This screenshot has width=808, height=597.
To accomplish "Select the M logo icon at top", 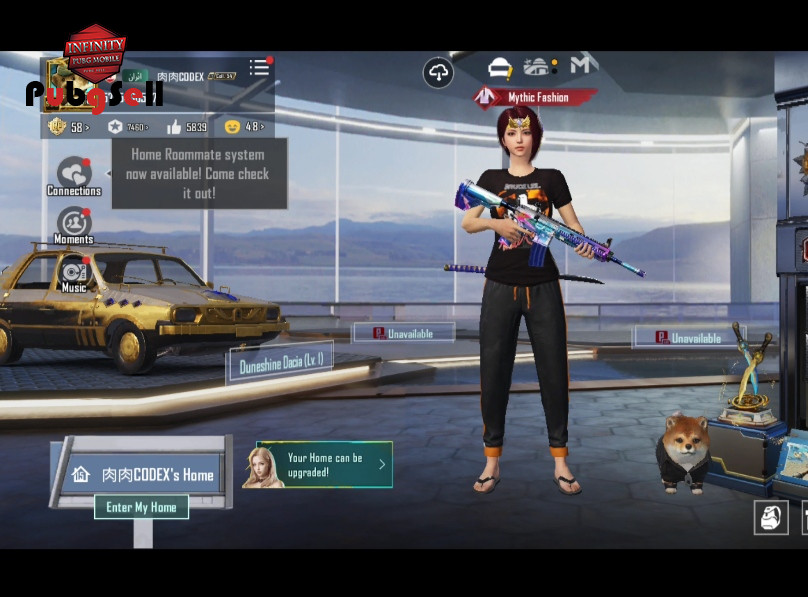I will coord(583,65).
